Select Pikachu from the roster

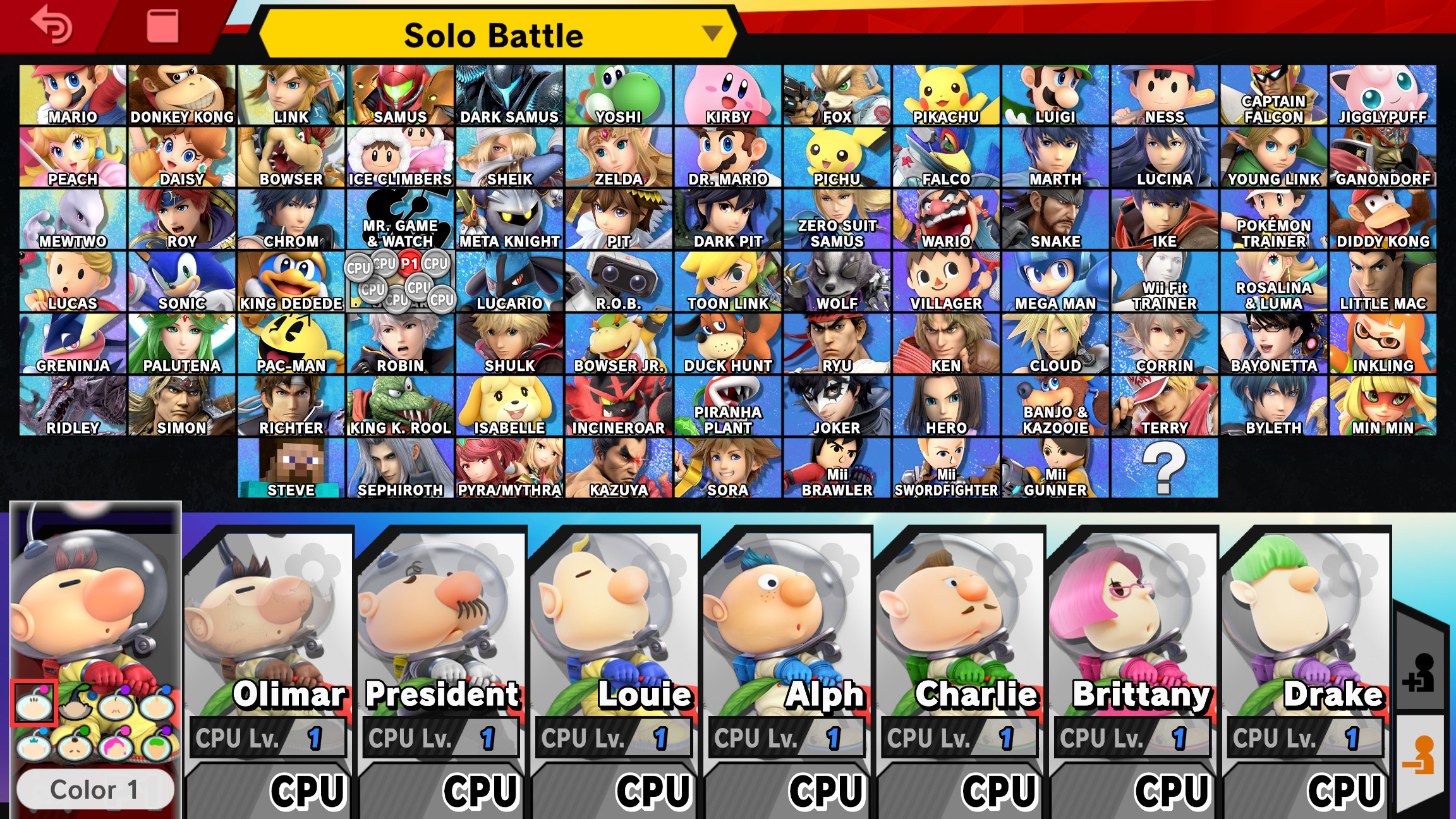coord(945,92)
